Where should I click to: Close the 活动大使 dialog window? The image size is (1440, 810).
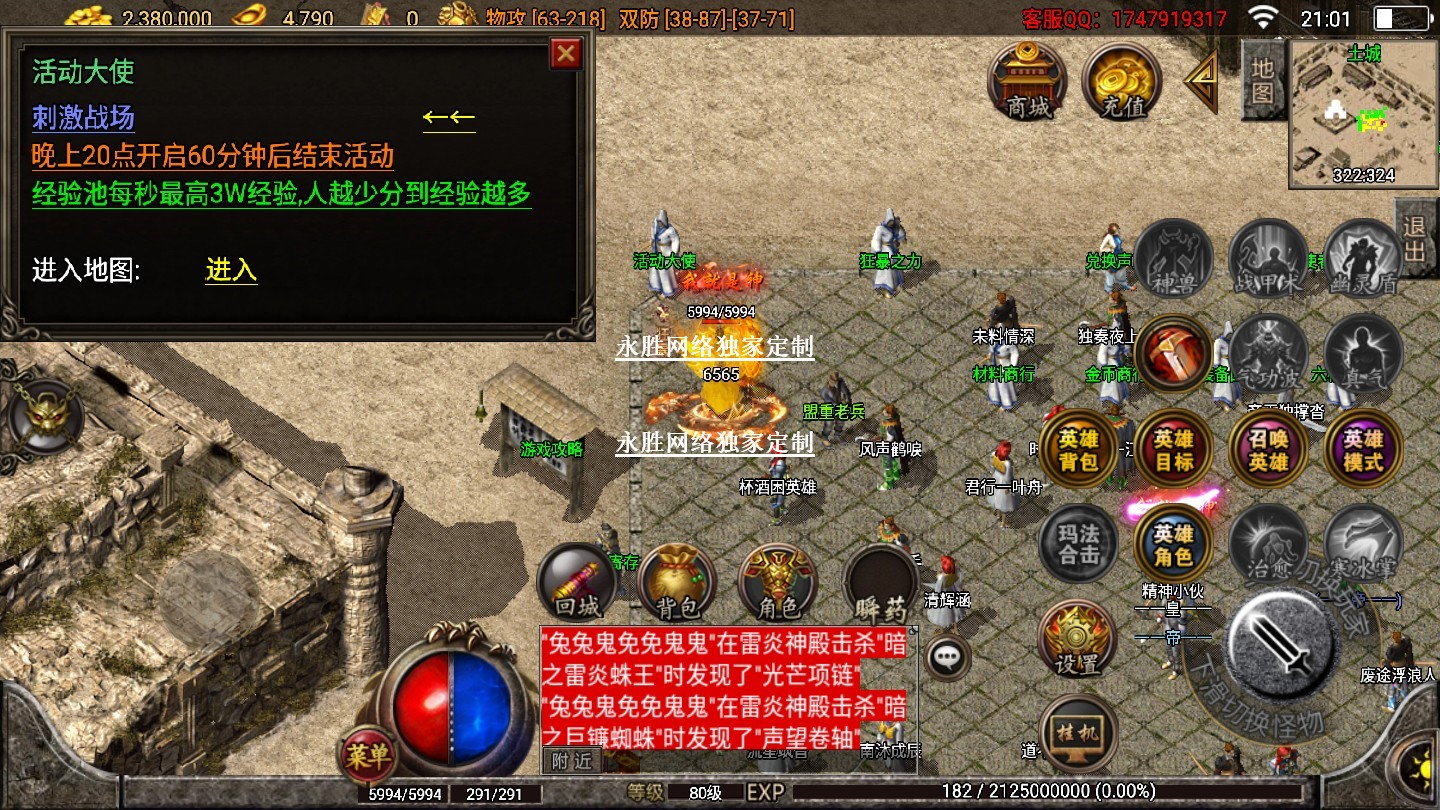tap(566, 53)
